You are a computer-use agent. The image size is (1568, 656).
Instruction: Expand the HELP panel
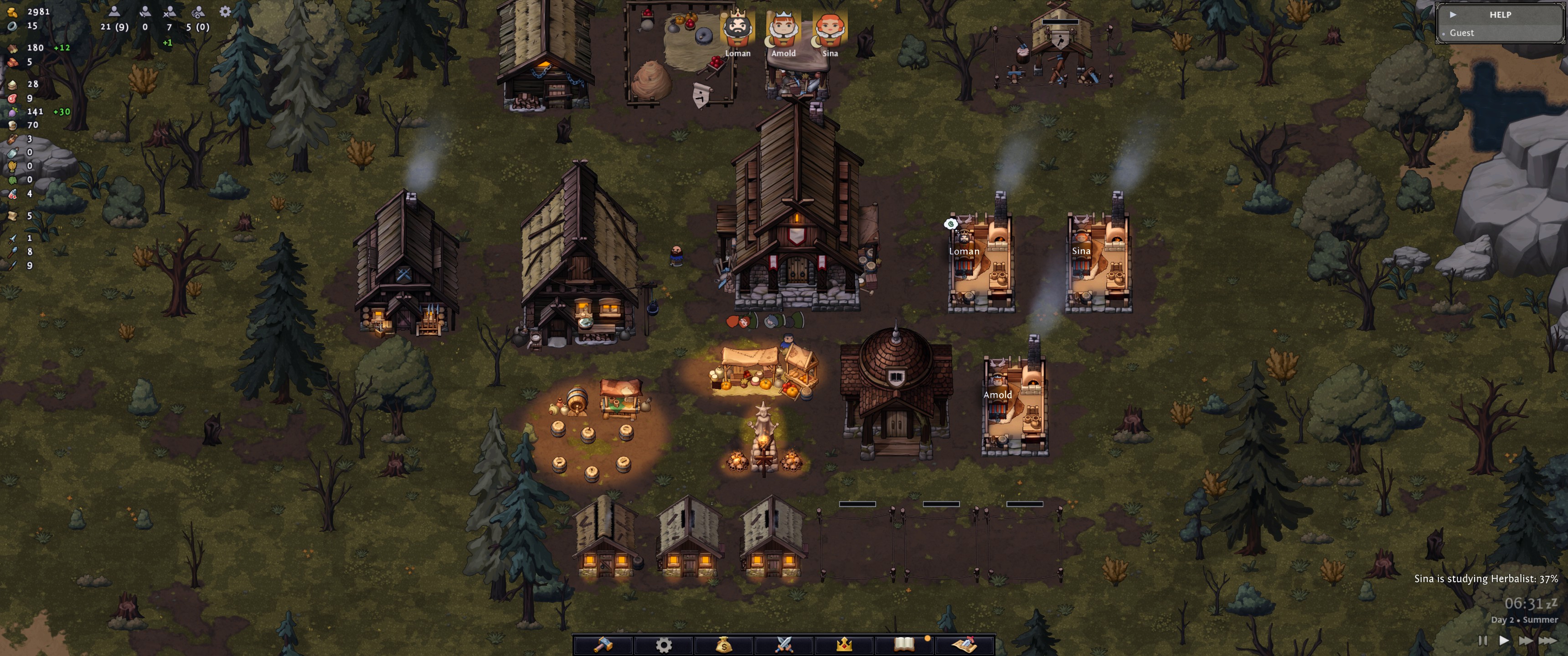point(1453,15)
